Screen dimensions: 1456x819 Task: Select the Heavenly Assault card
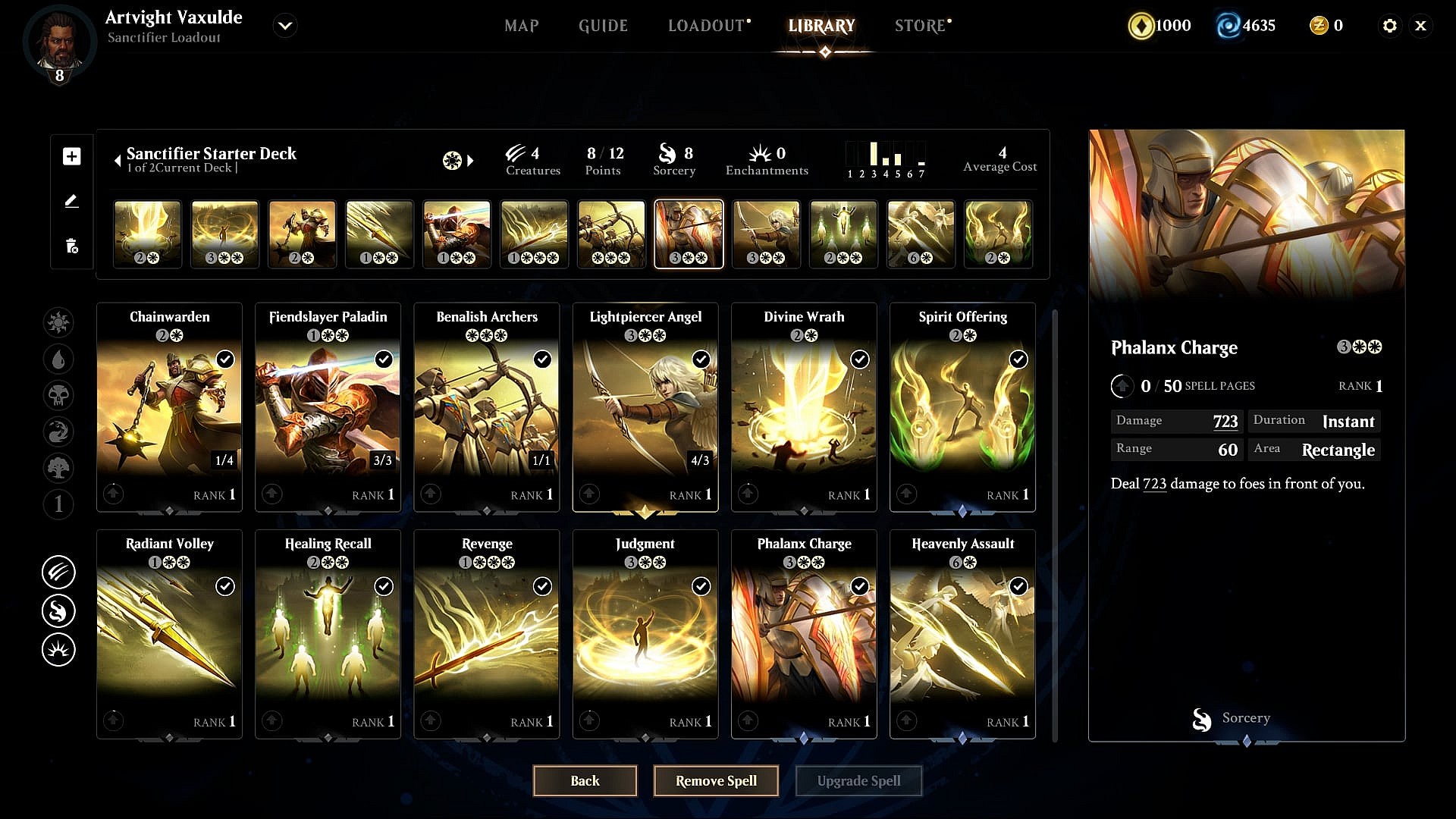pyautogui.click(x=962, y=633)
